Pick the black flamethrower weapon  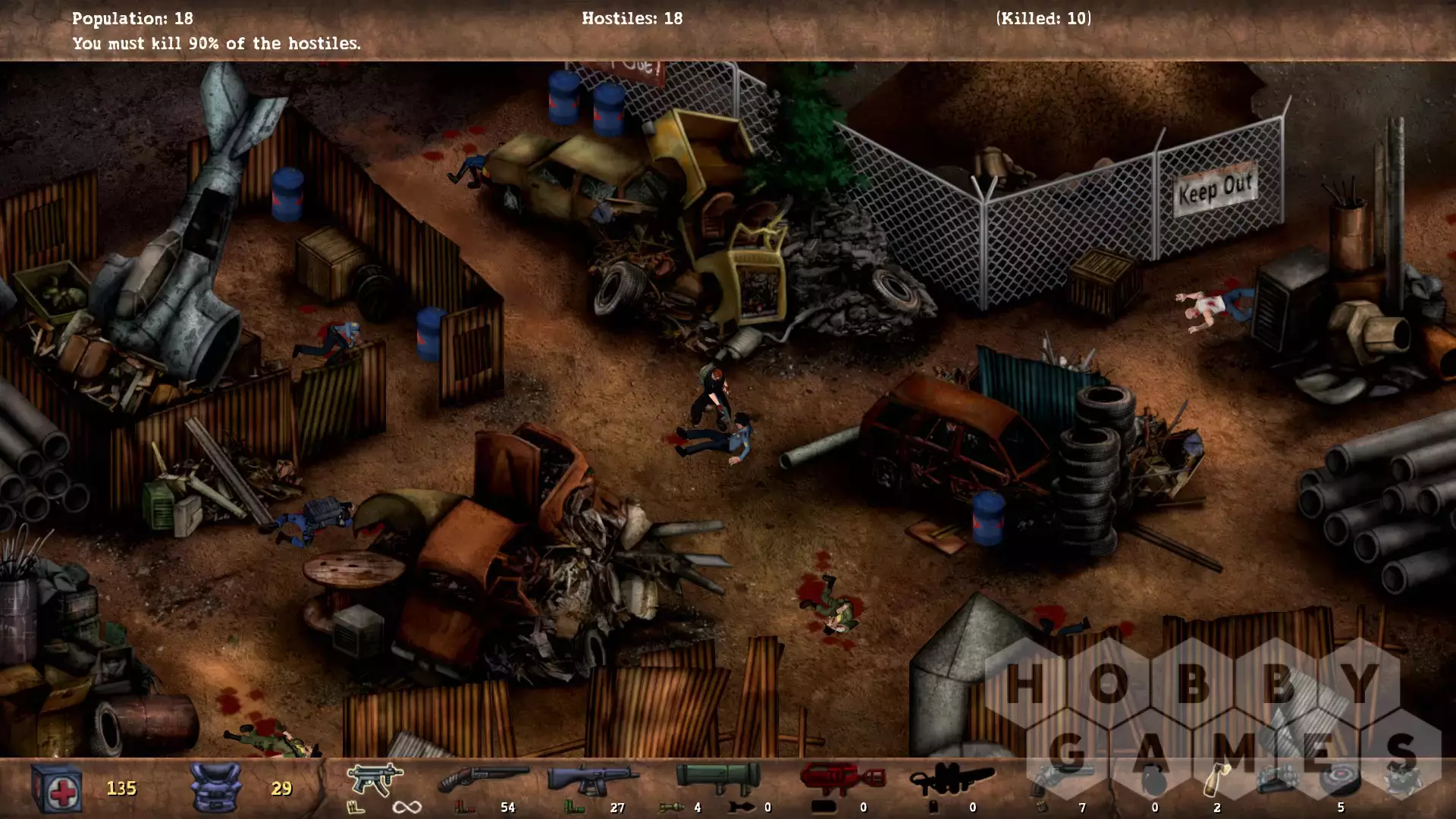[952, 779]
